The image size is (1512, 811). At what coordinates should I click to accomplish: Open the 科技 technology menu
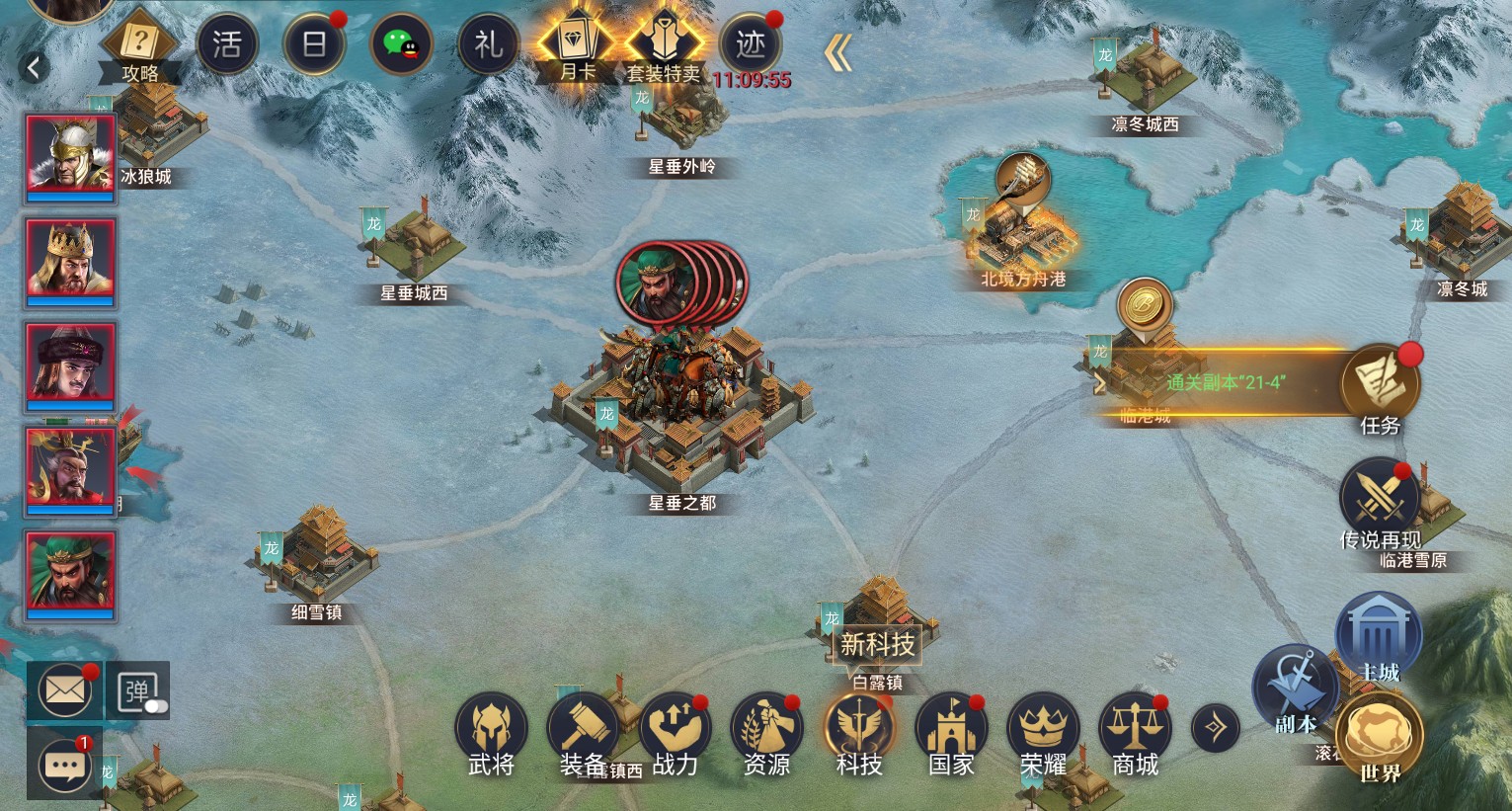click(x=859, y=736)
